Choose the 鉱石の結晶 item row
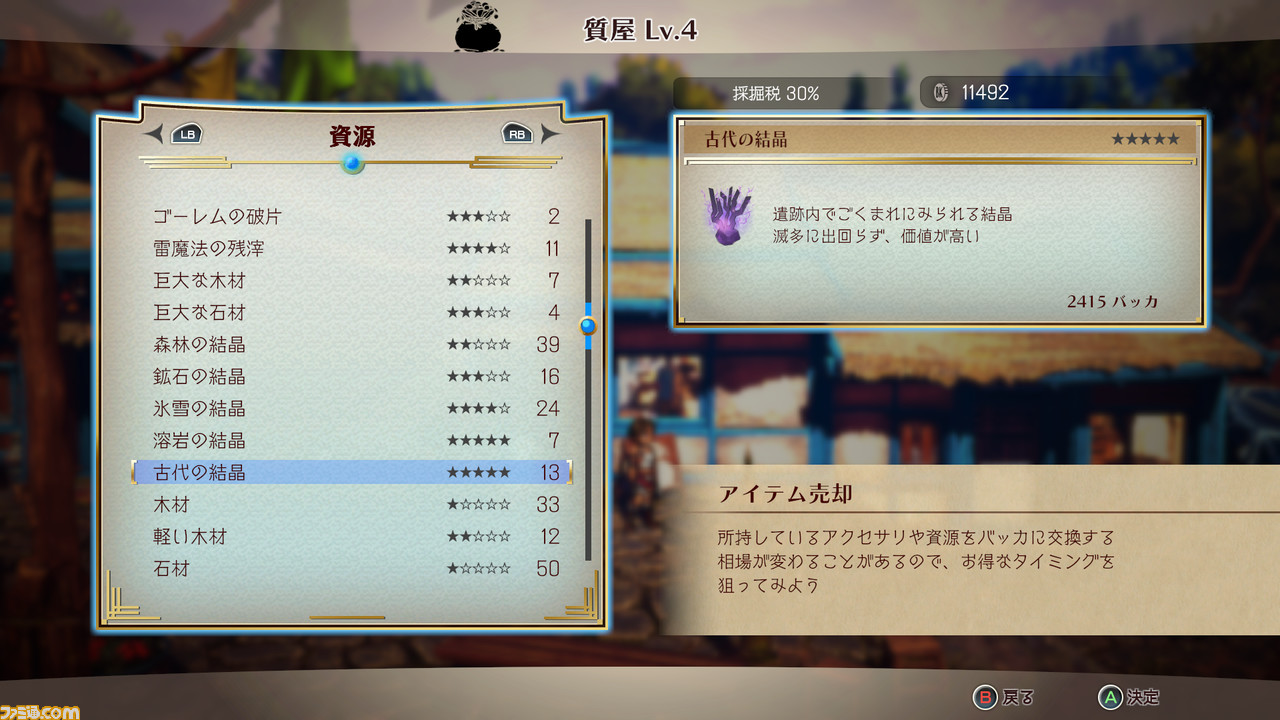Viewport: 1280px width, 720px height. pyautogui.click(x=350, y=376)
